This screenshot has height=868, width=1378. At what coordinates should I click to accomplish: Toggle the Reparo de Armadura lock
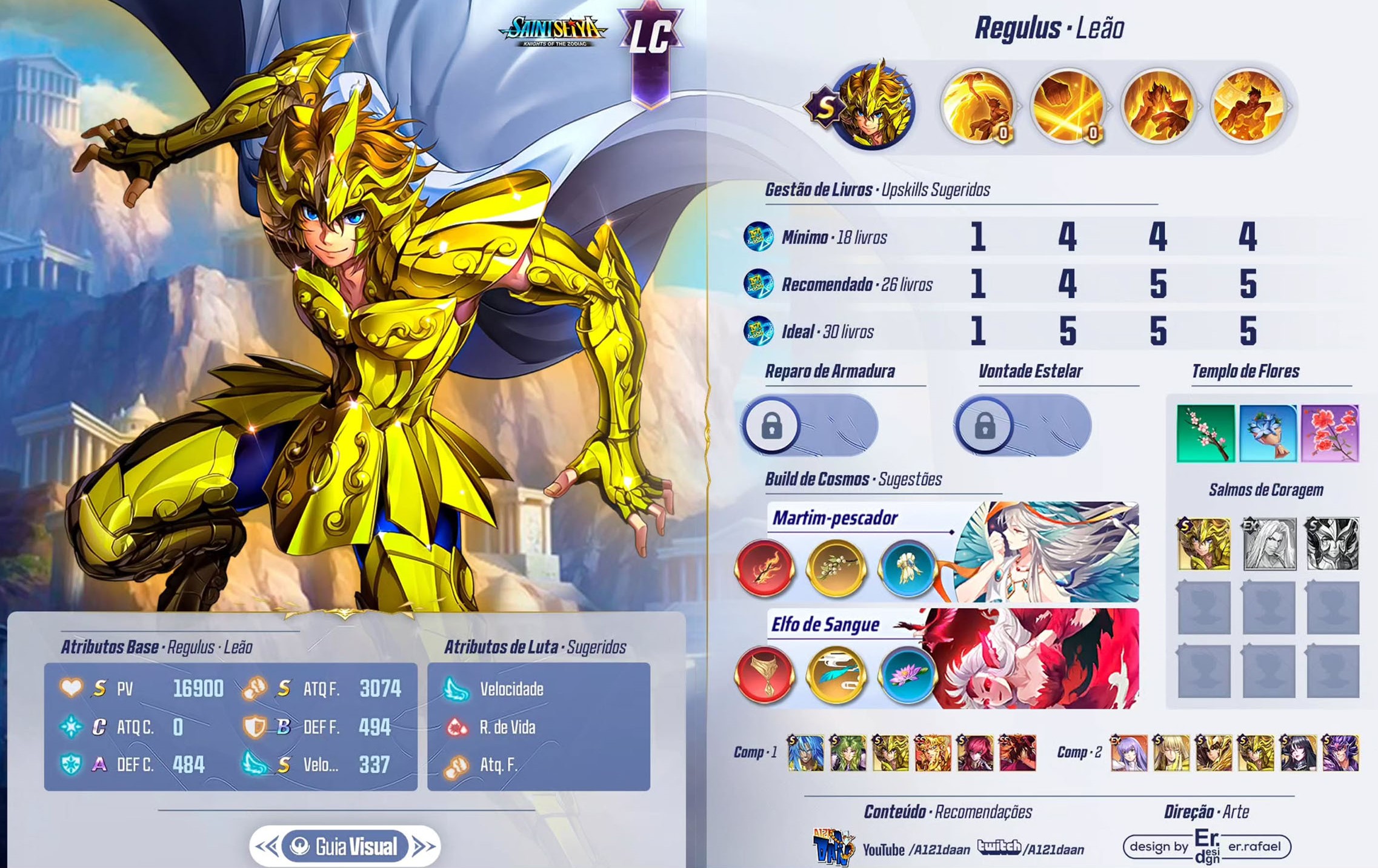[771, 426]
